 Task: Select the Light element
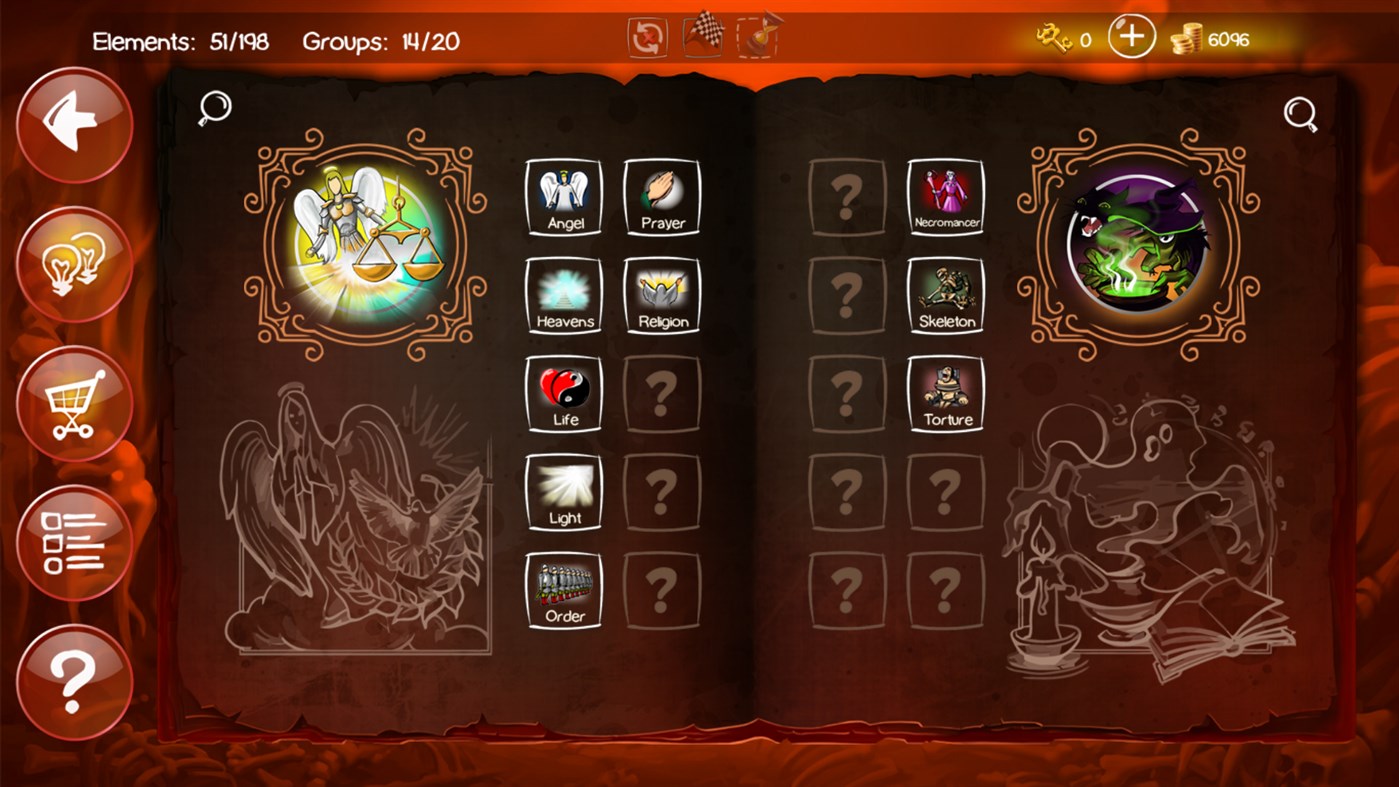(563, 492)
